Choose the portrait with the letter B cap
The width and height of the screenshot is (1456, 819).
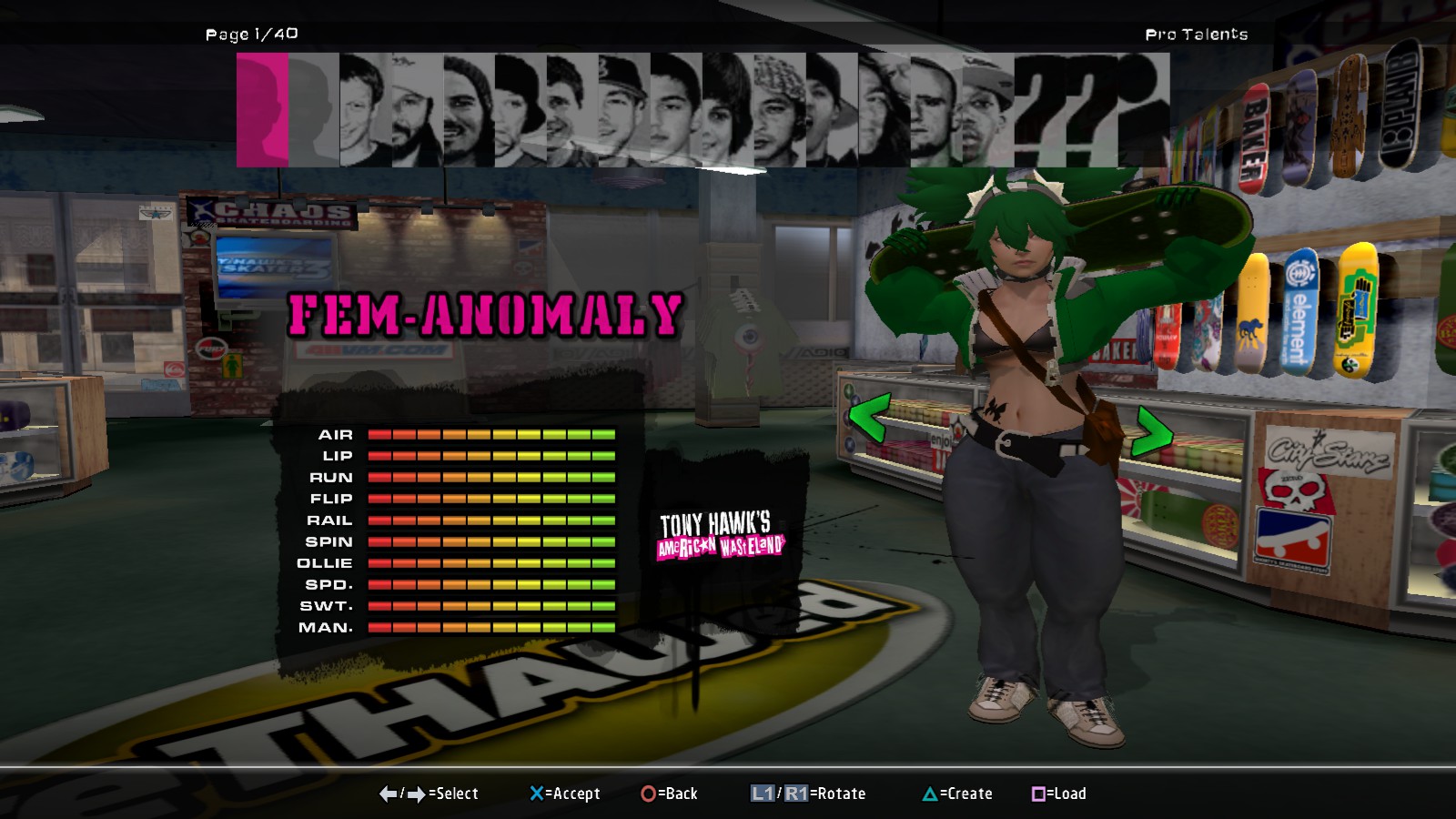pyautogui.click(x=624, y=110)
